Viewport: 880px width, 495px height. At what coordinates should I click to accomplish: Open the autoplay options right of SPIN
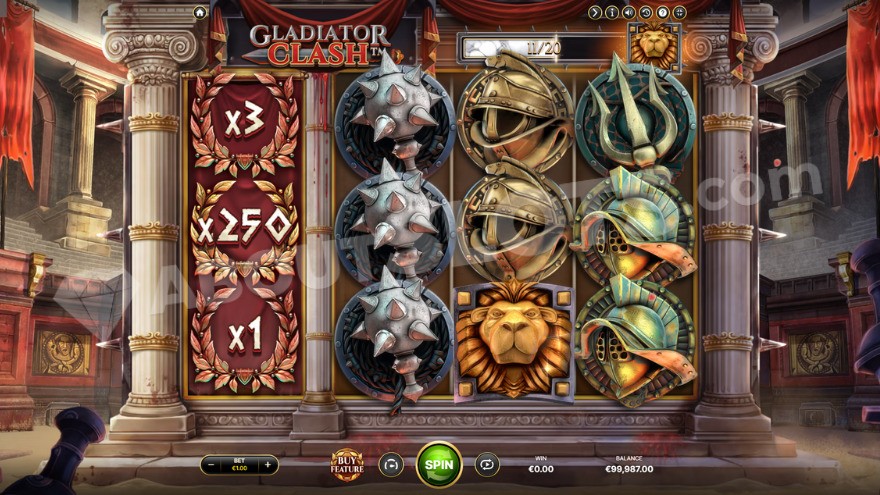tap(487, 464)
